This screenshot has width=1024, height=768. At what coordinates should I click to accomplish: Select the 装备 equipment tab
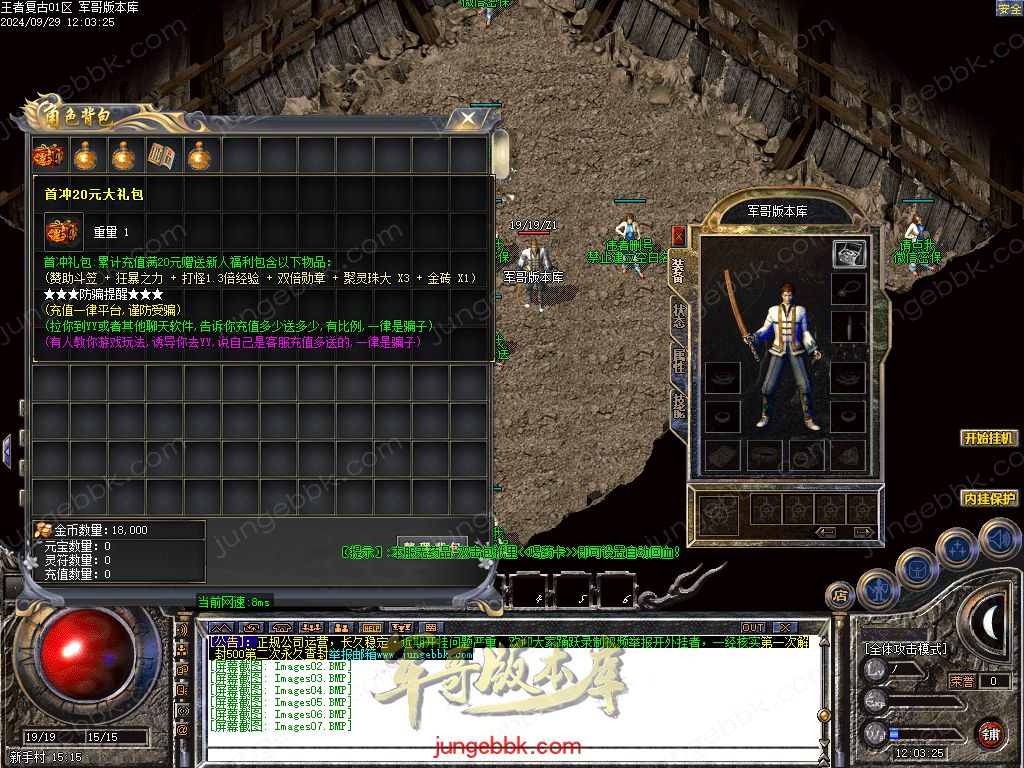point(679,270)
